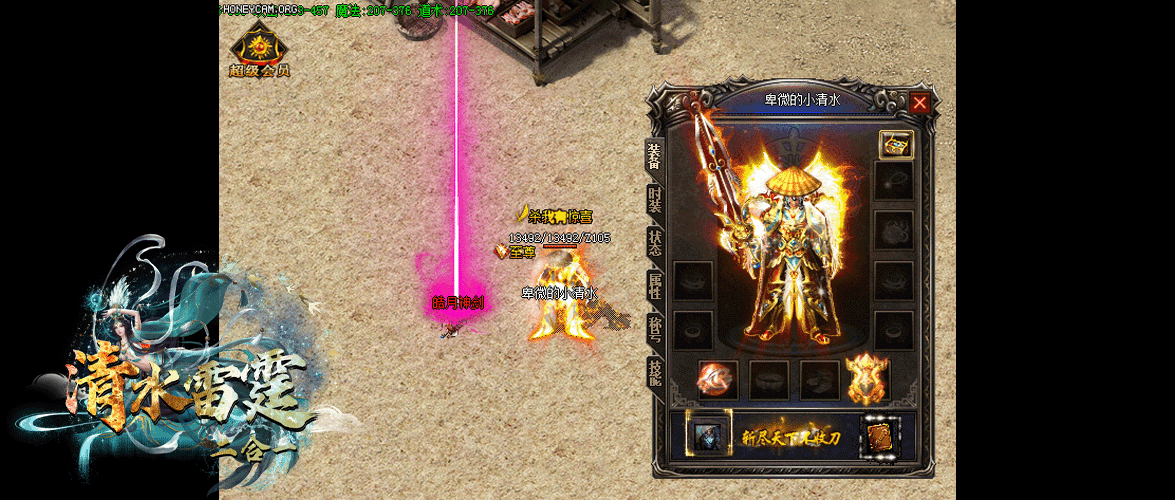This screenshot has width=1175, height=500.
Task: Open the 超级会员 badge
Action: click(259, 51)
